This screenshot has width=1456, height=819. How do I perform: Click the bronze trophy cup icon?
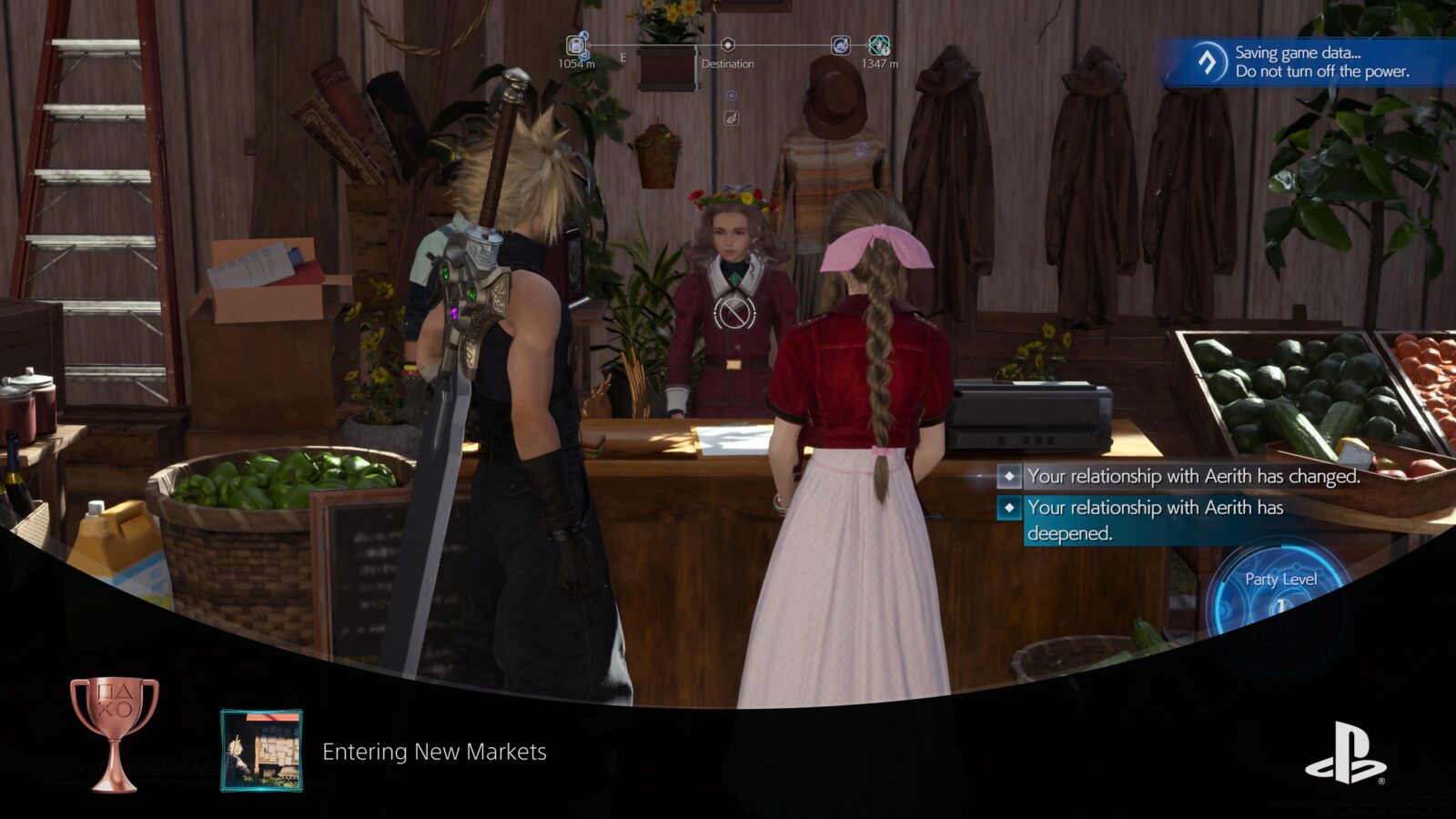[x=115, y=733]
